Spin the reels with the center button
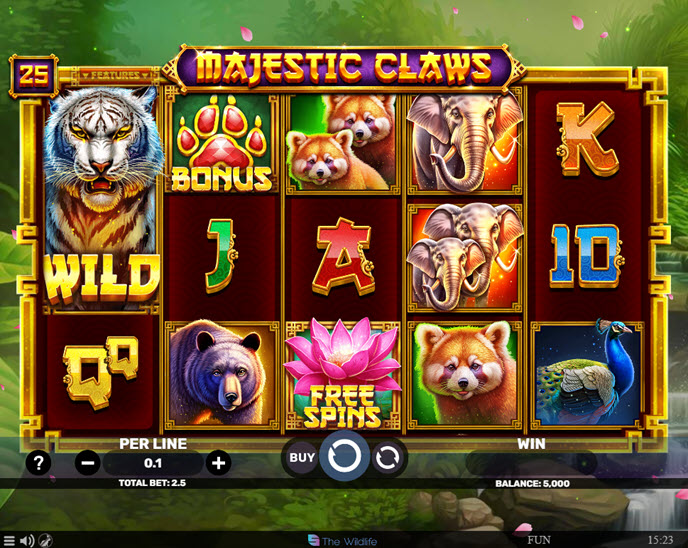Image resolution: width=688 pixels, height=548 pixels. (344, 458)
